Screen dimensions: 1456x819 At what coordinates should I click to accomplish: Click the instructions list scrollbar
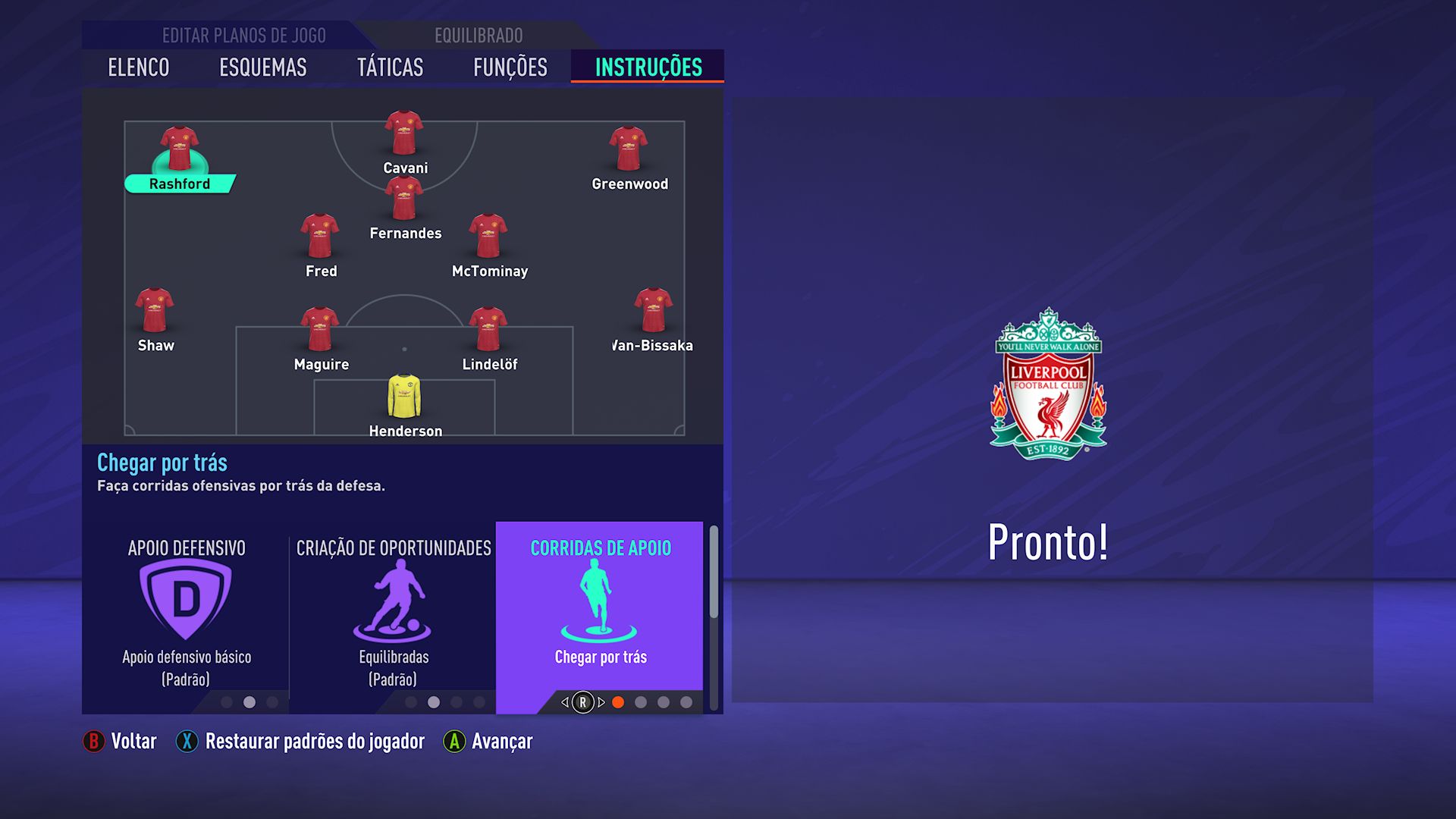pyautogui.click(x=714, y=573)
